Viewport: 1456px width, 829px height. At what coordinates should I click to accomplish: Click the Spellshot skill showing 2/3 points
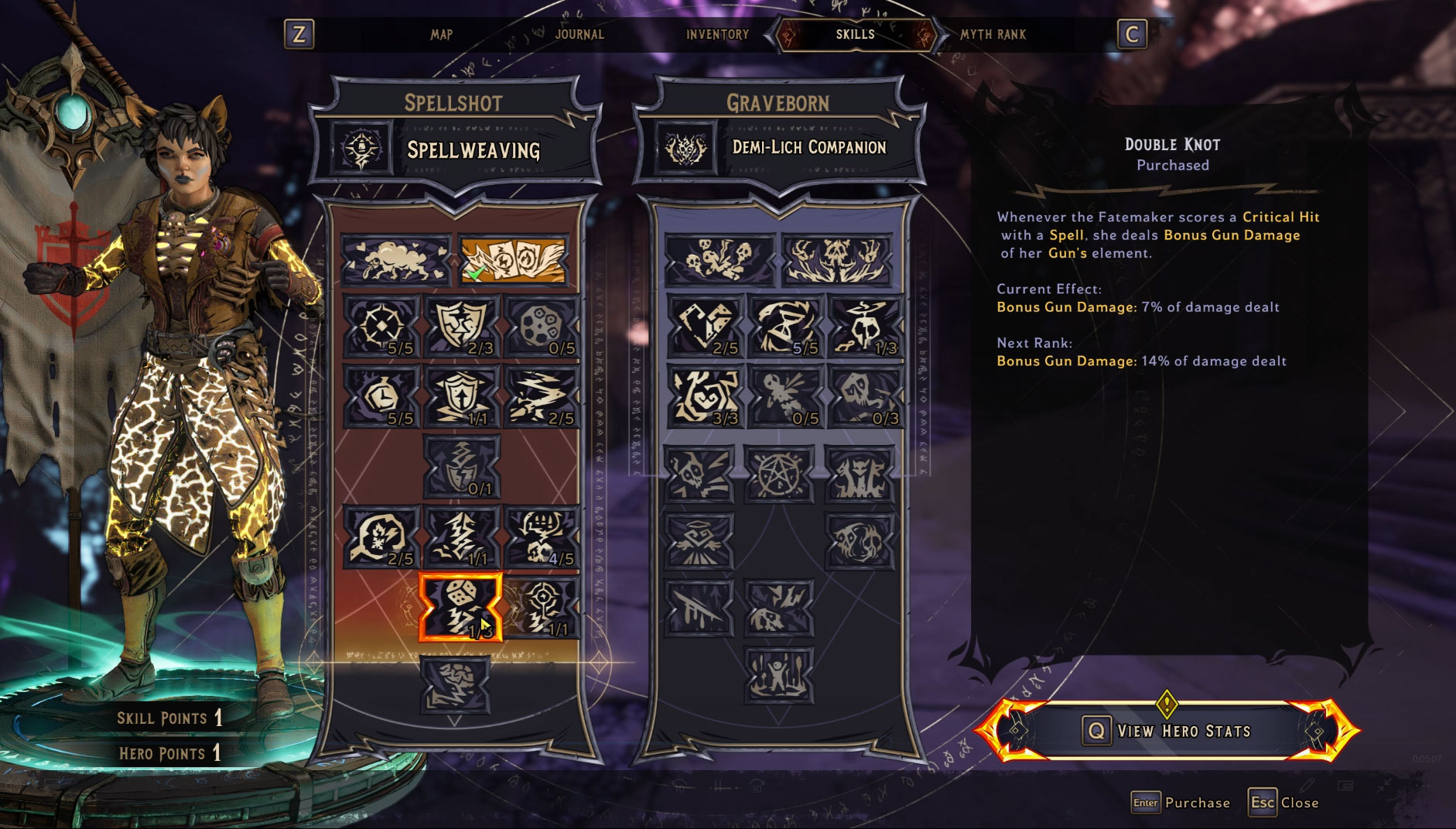462,326
